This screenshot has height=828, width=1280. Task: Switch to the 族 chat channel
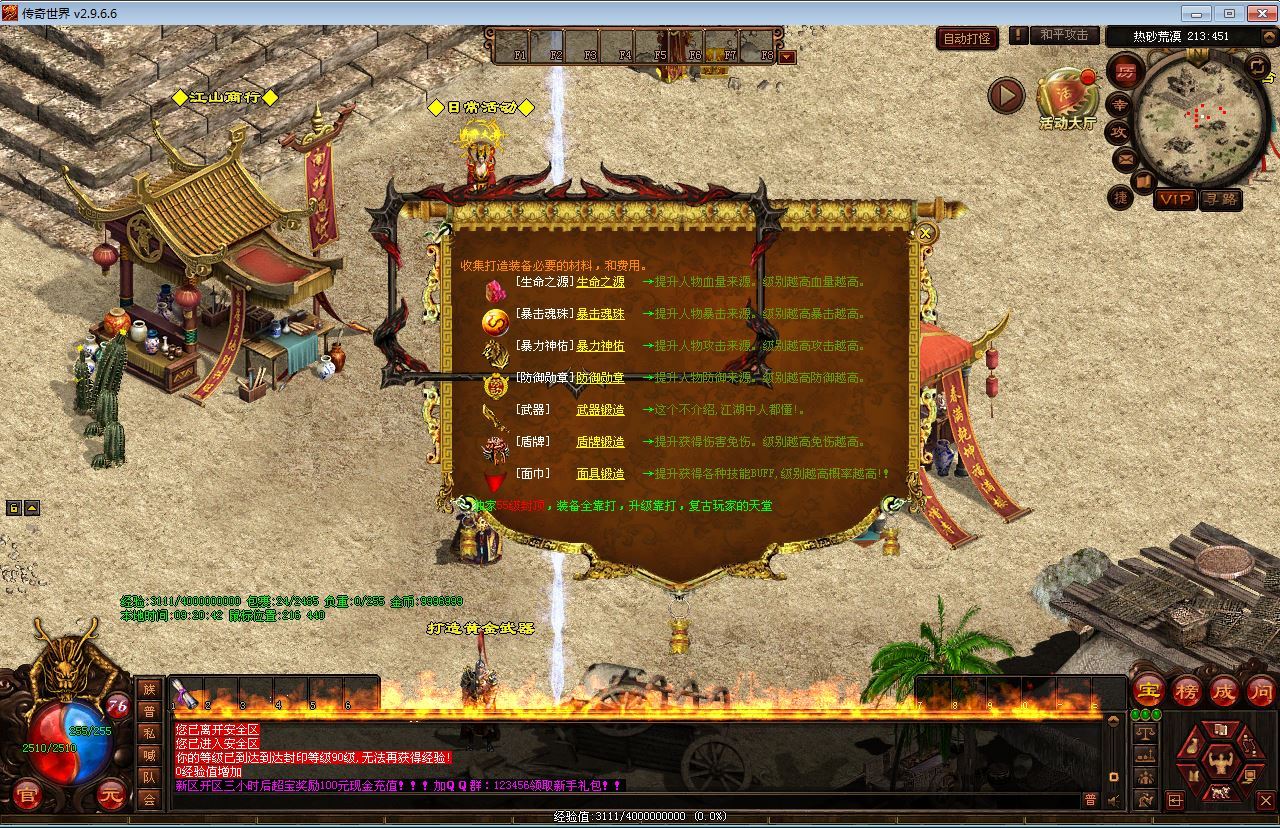(x=149, y=689)
